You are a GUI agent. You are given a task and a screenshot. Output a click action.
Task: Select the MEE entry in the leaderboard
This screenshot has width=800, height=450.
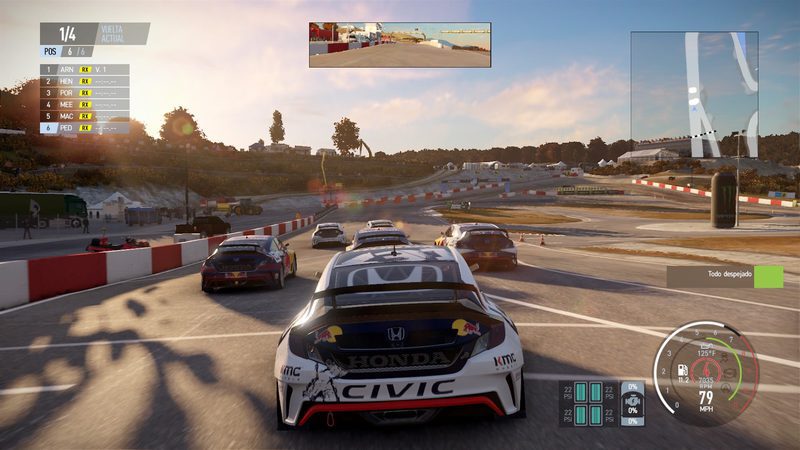click(84, 104)
